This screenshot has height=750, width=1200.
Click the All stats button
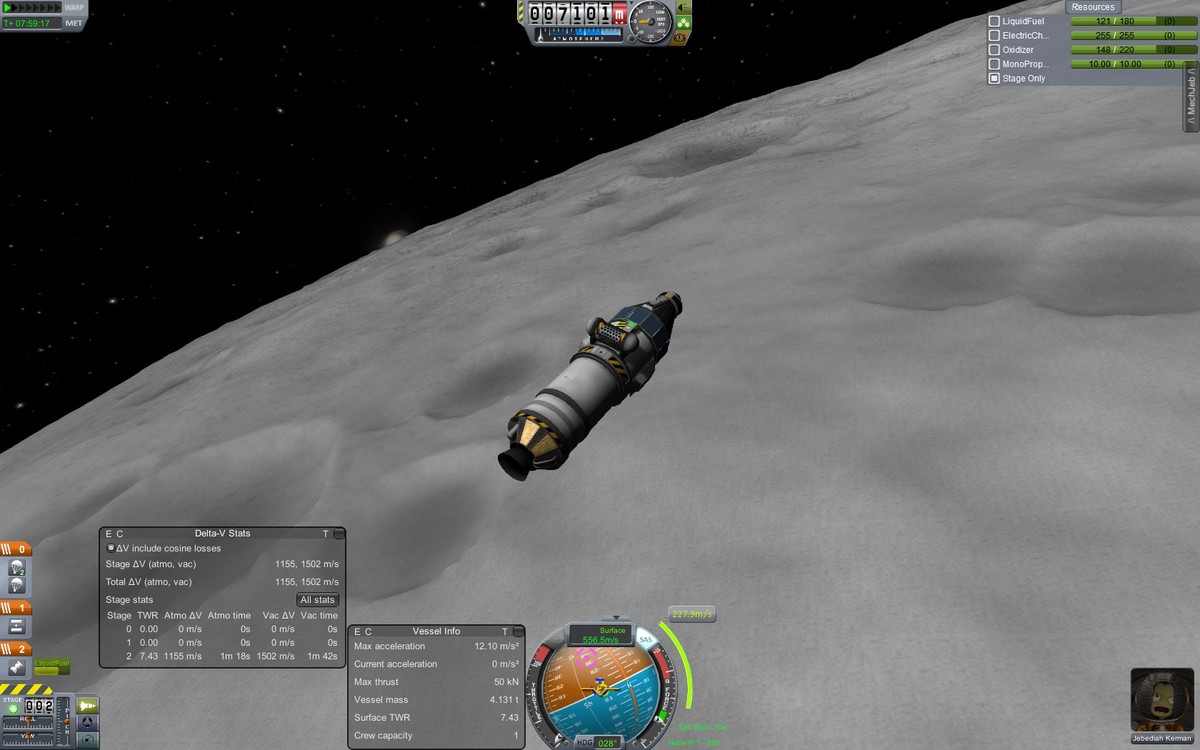click(317, 600)
